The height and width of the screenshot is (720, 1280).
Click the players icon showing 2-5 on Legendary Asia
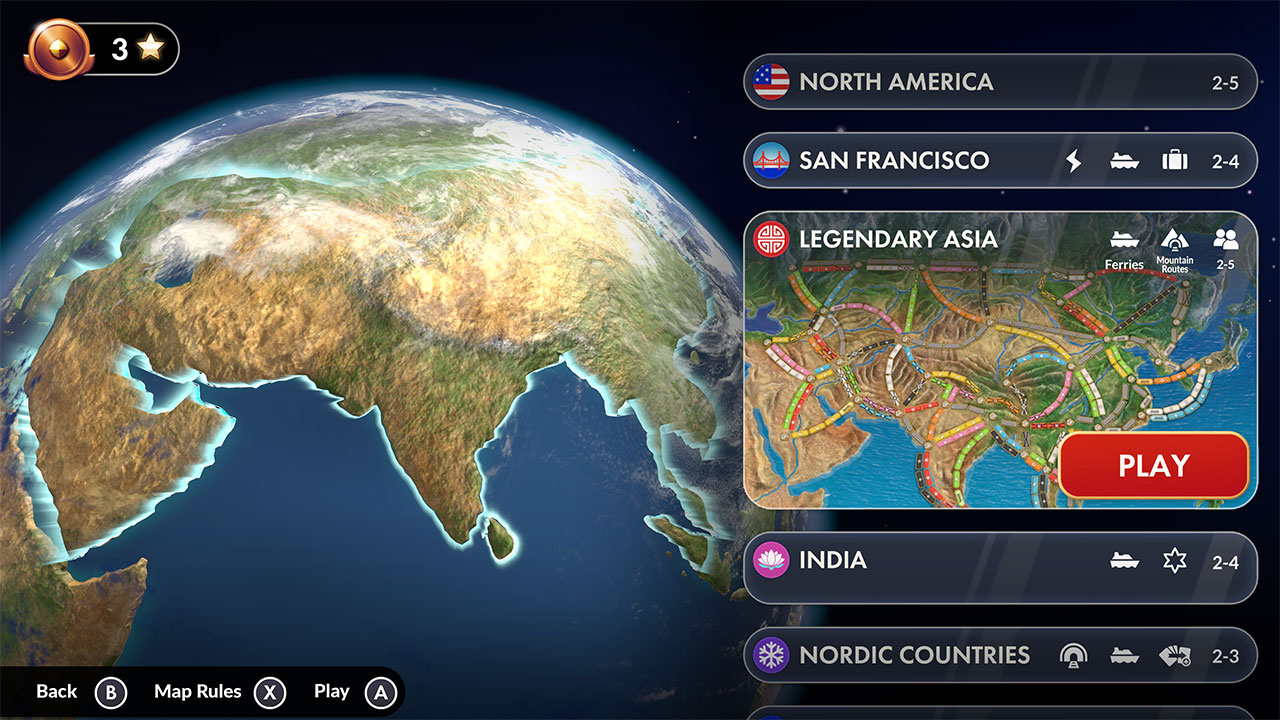coord(1226,240)
